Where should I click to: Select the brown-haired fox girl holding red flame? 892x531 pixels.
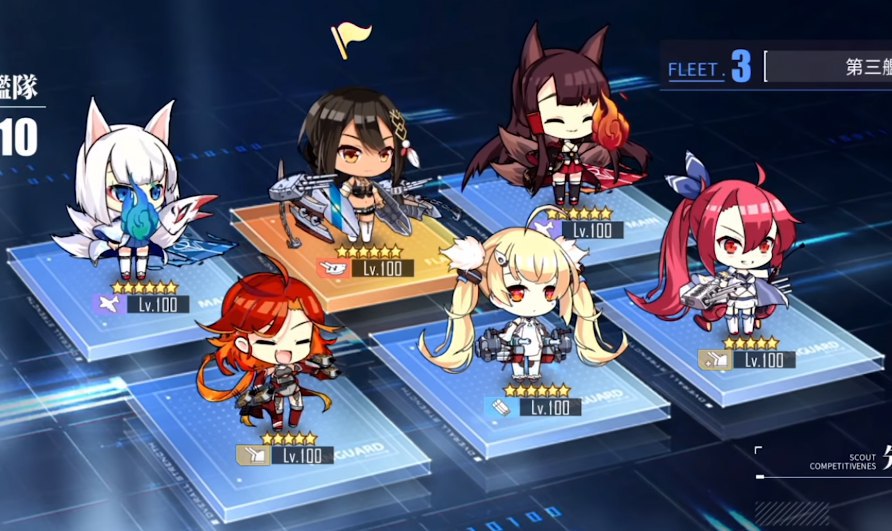(567, 130)
